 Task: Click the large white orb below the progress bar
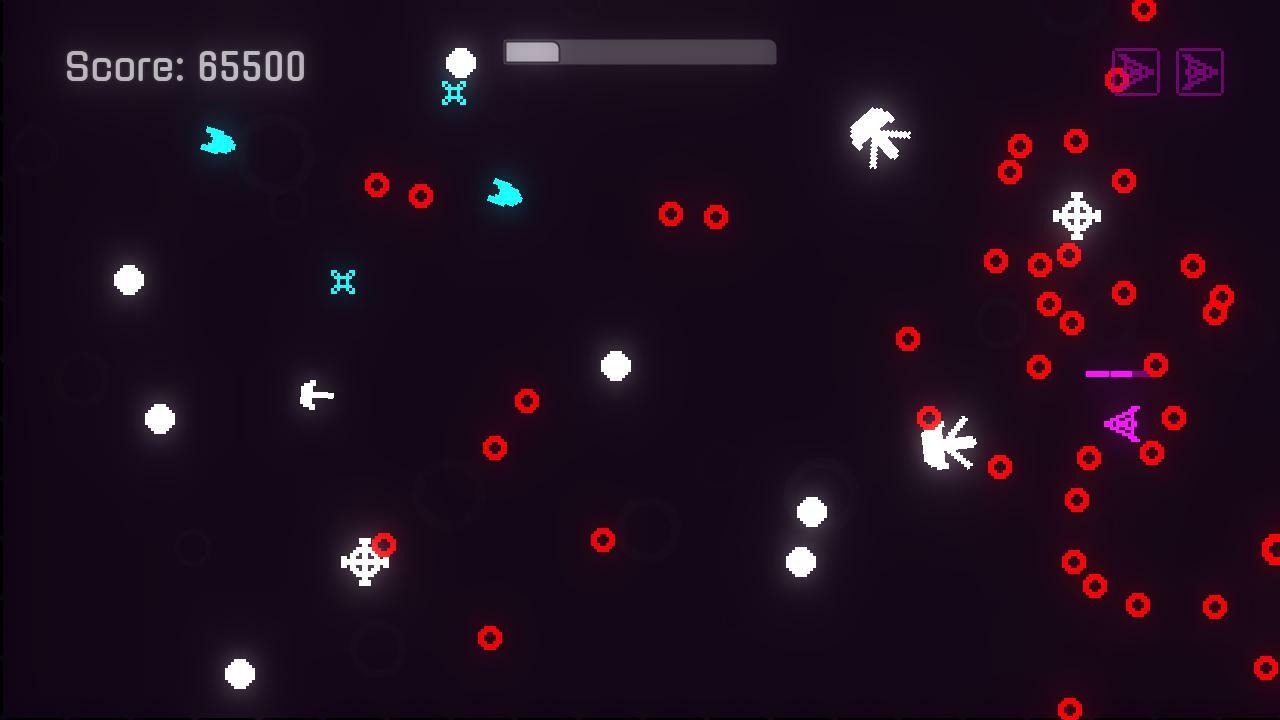click(461, 63)
